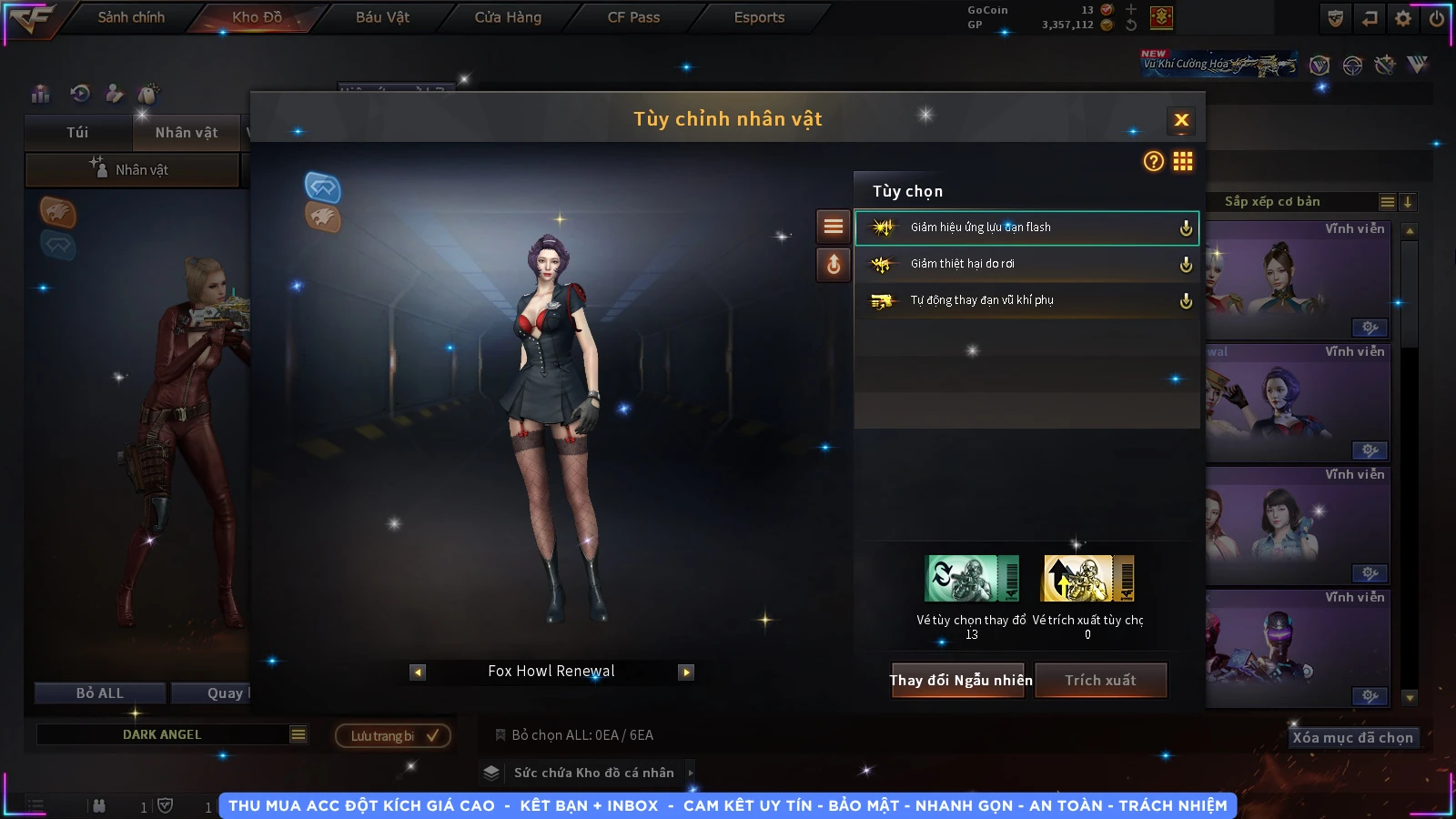Open the Sảnh chính tab
Viewport: 1456px width, 819px height.
[131, 17]
